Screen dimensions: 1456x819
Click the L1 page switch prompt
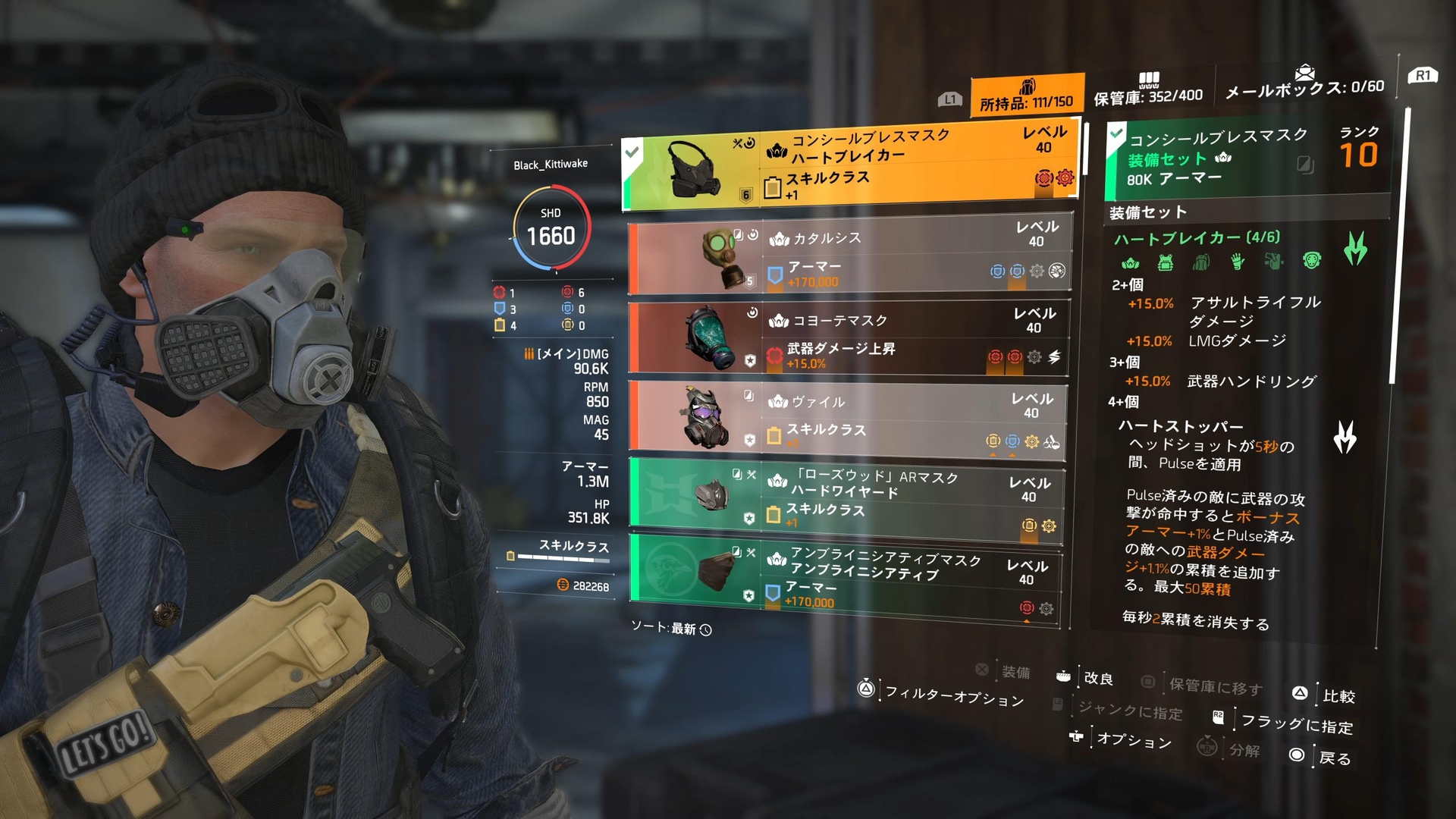click(x=949, y=97)
